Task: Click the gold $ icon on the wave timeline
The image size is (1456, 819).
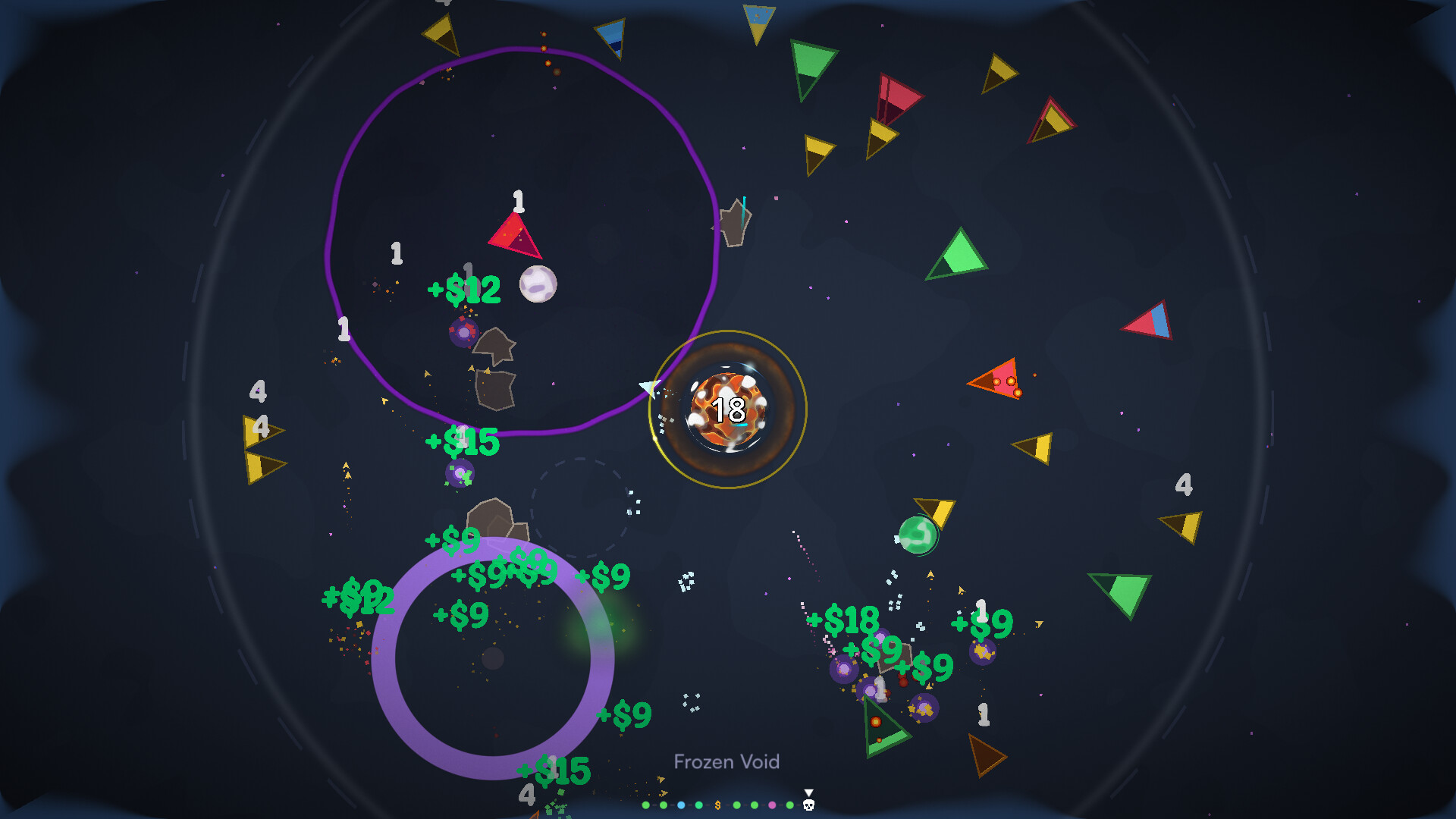Action: coord(718,804)
